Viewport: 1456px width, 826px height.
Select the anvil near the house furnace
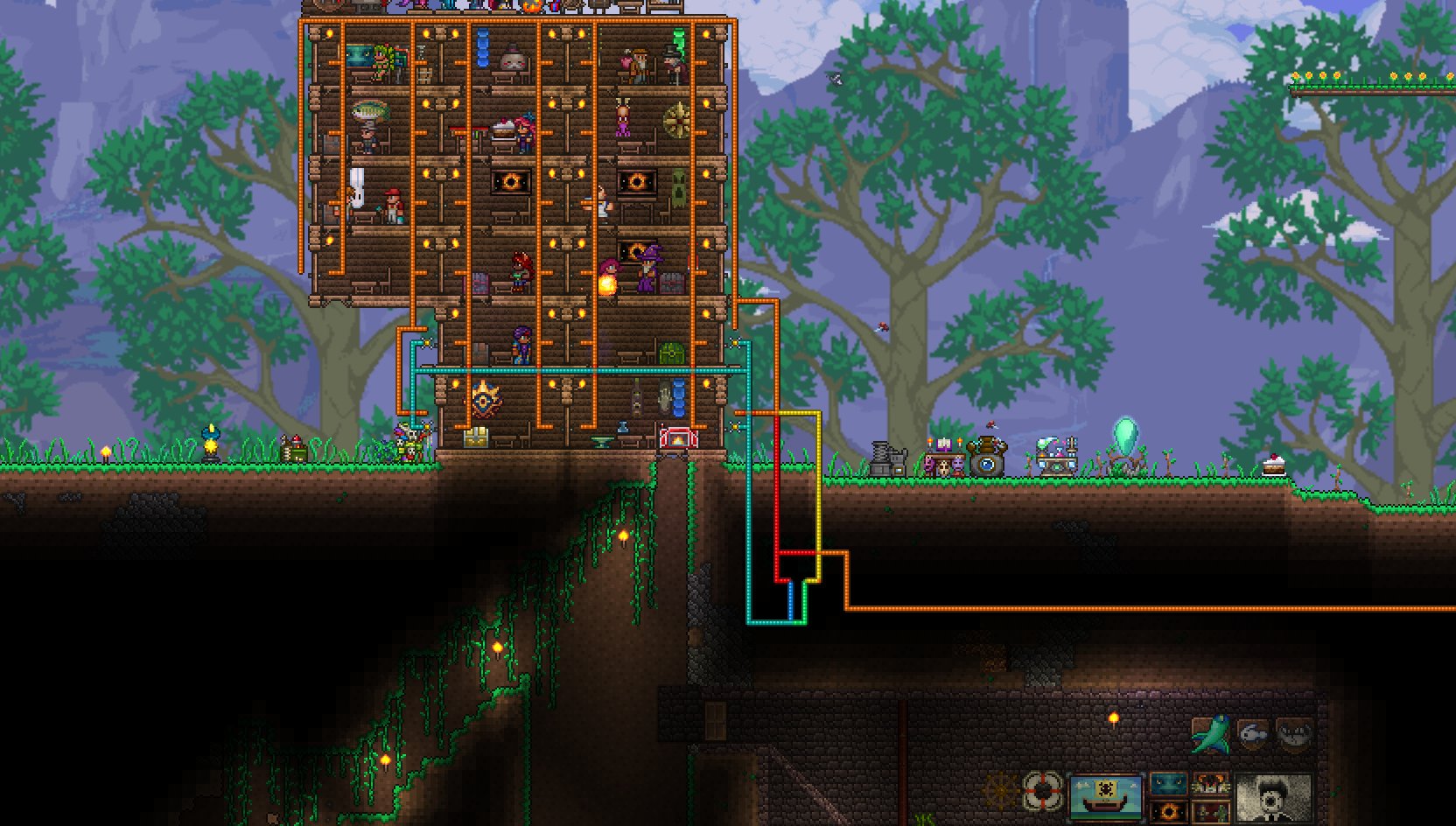pos(599,438)
